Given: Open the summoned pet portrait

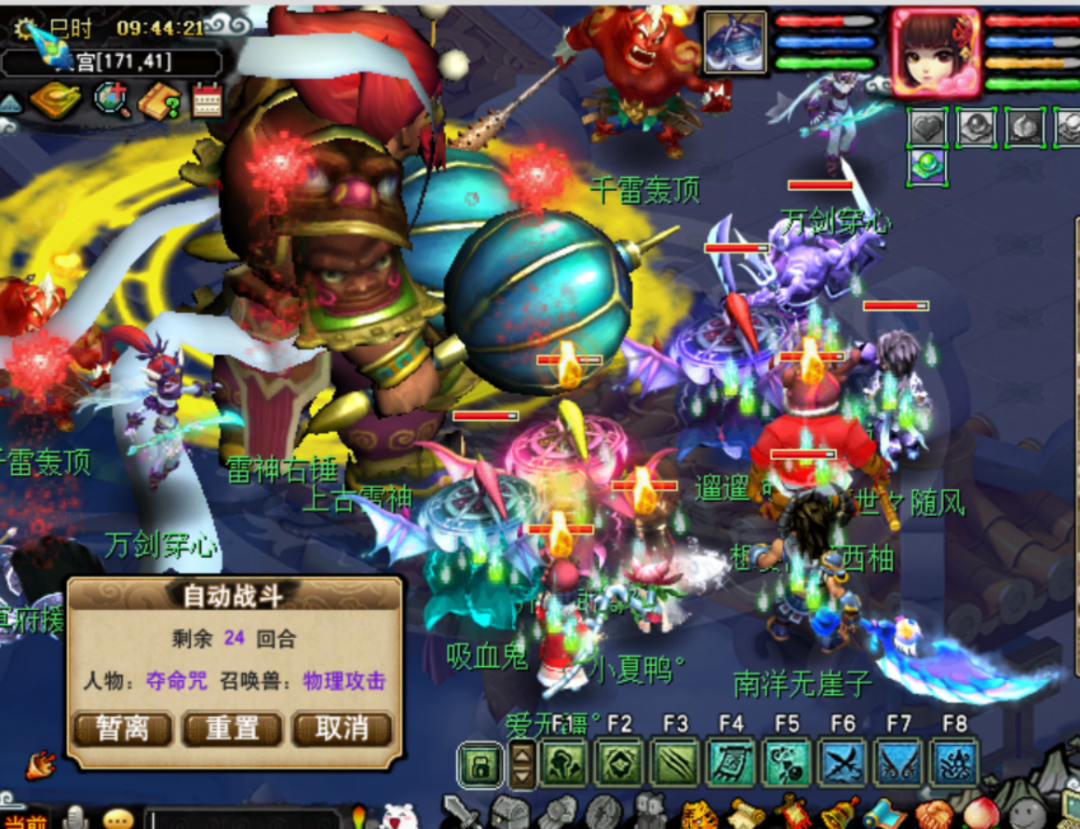Looking at the screenshot, I should pos(735,42).
